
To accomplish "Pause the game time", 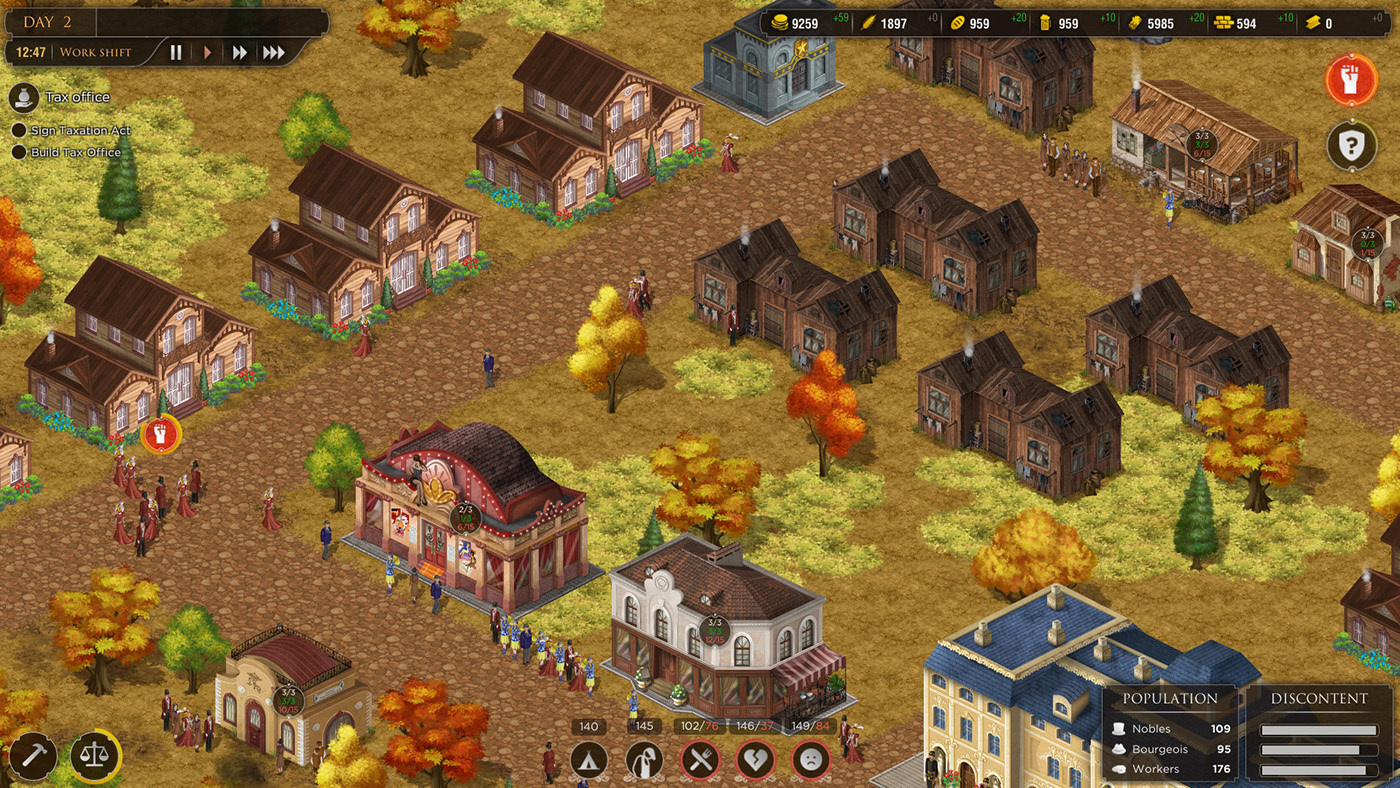I will point(176,53).
